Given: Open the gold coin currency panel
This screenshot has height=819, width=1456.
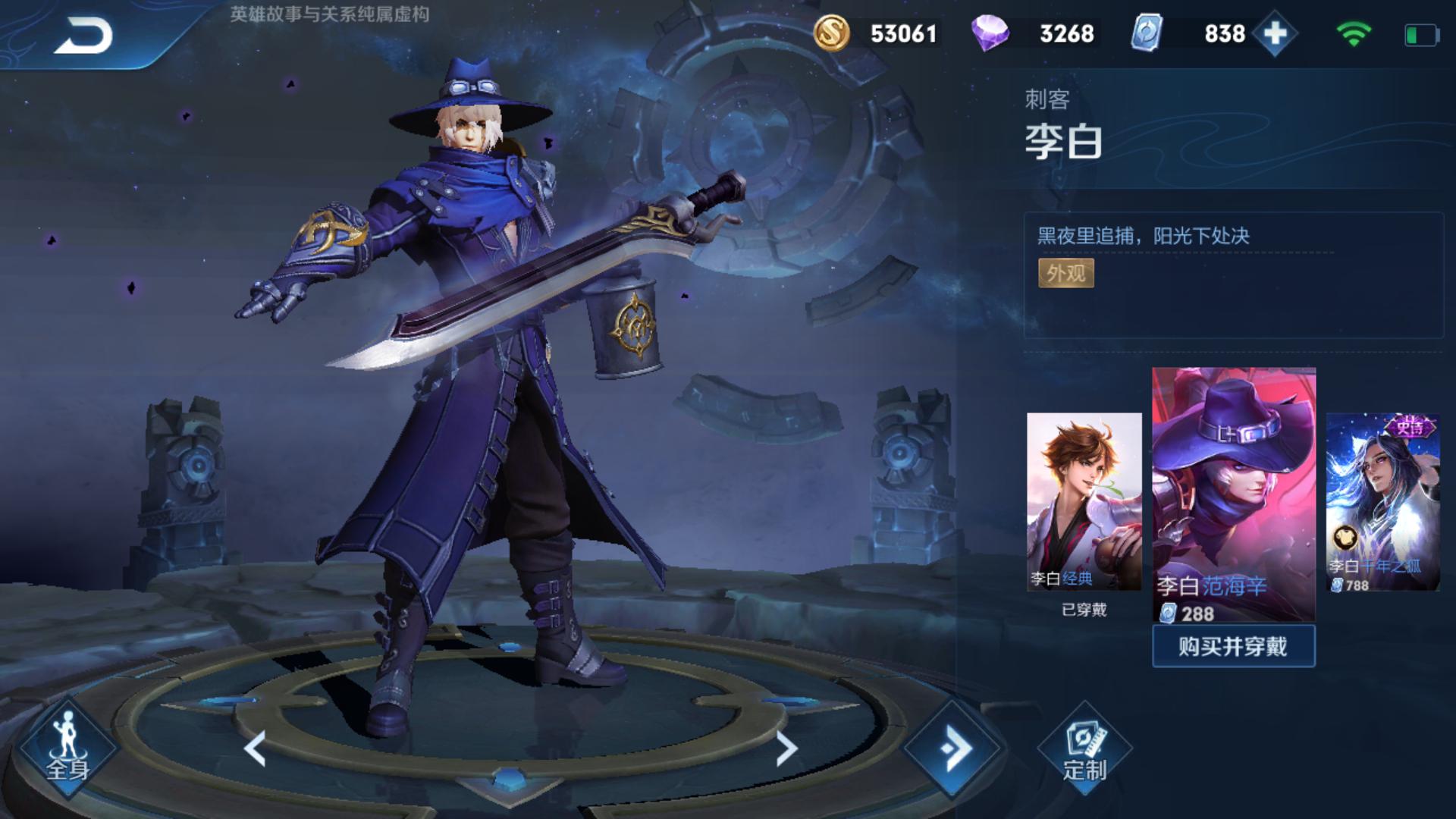Looking at the screenshot, I should (x=832, y=33).
